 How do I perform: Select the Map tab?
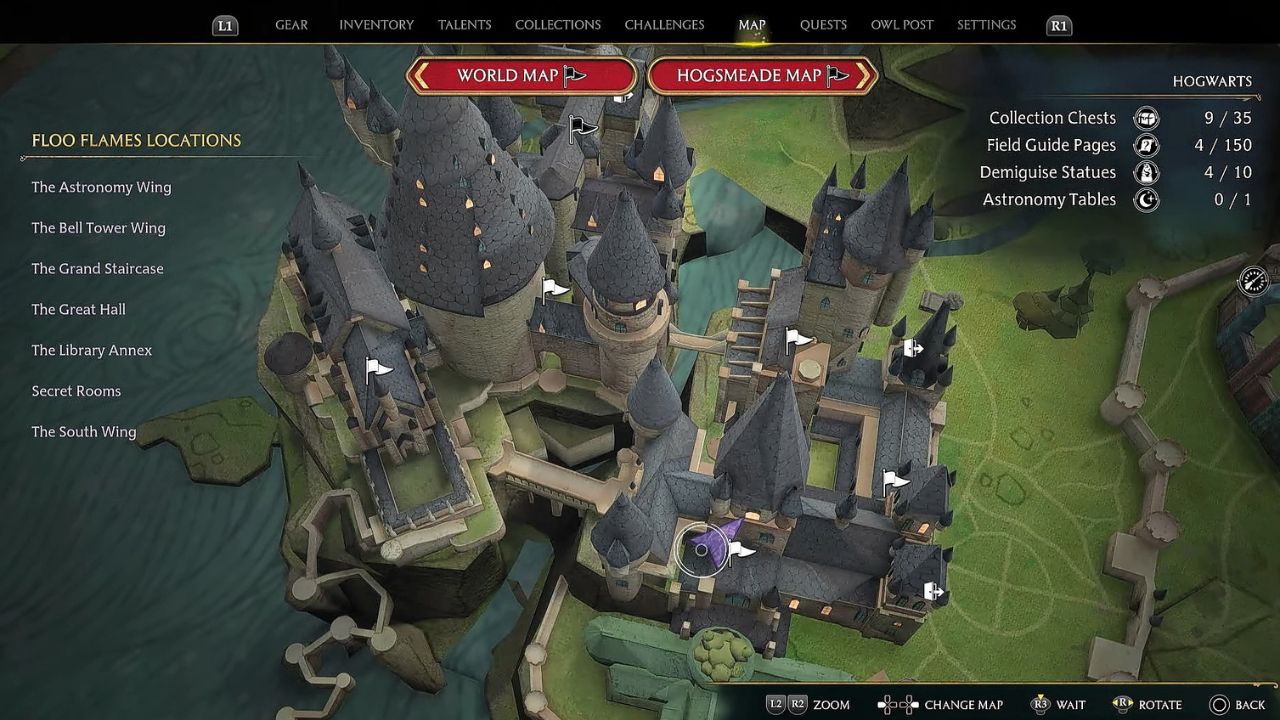[x=751, y=25]
